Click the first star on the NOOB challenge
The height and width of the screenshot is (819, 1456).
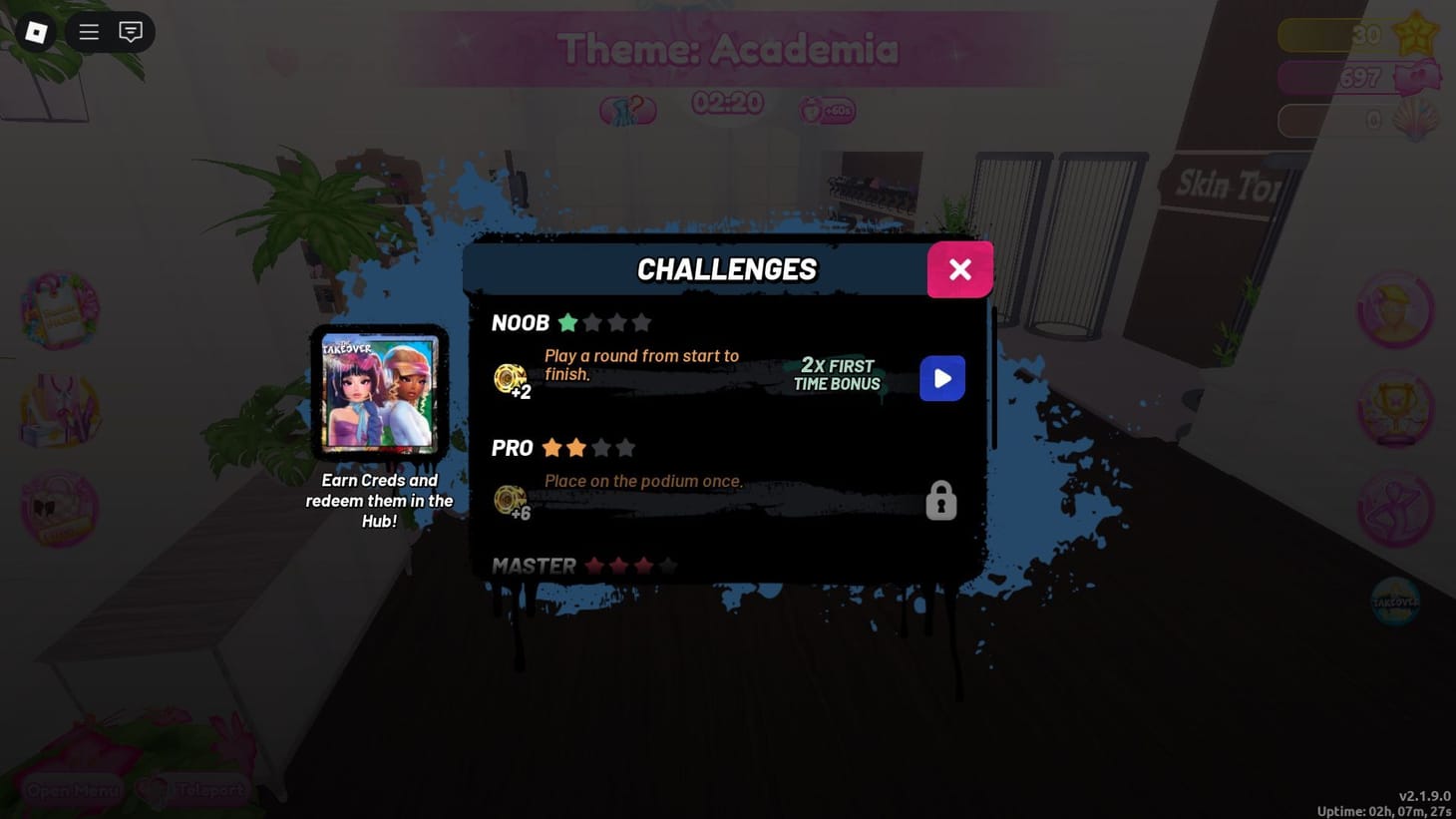click(567, 322)
